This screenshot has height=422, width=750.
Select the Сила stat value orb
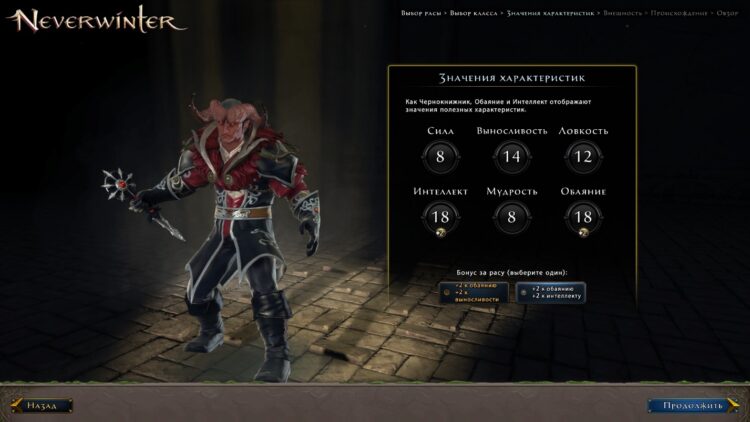[441, 156]
